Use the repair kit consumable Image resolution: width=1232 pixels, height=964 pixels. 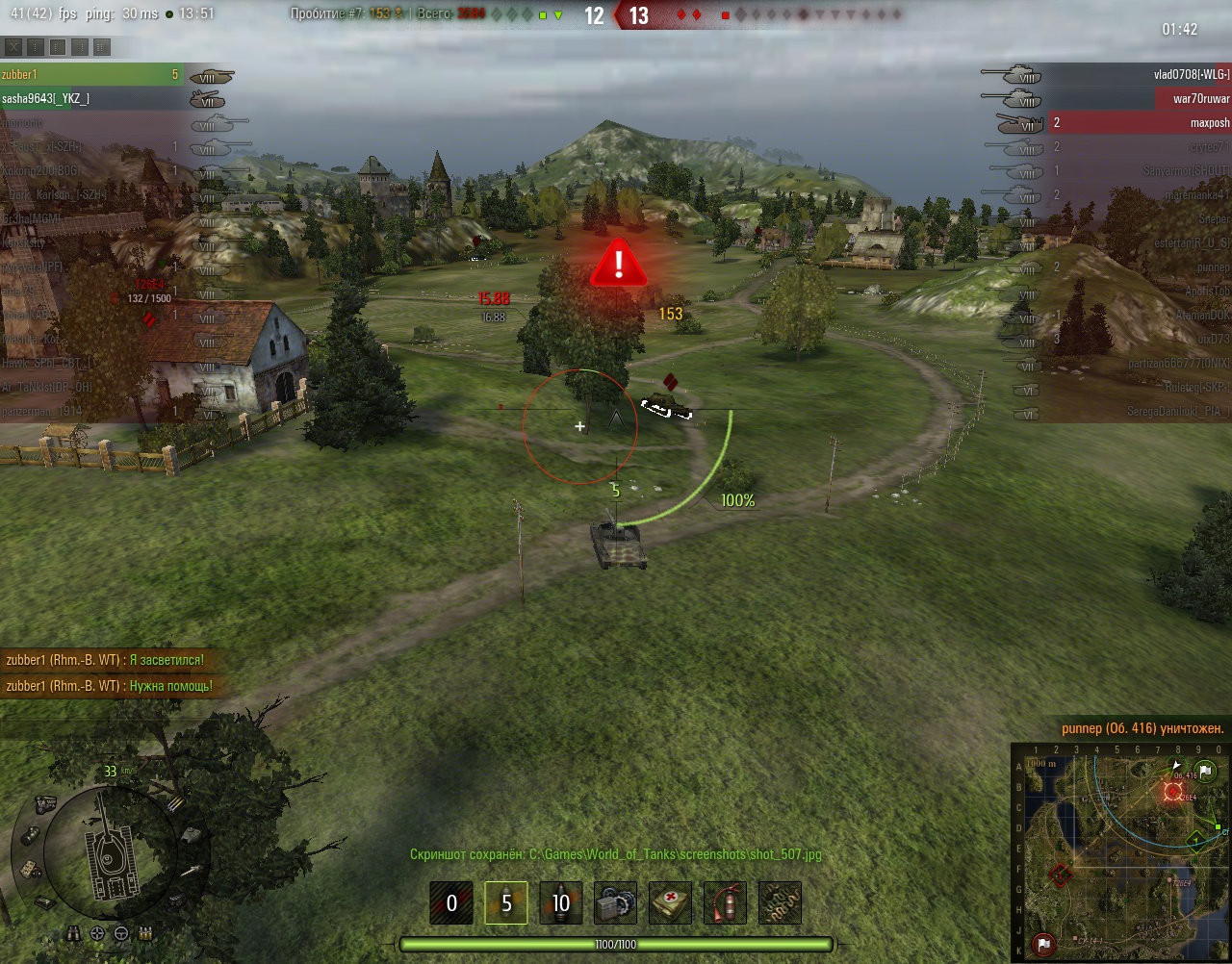click(616, 903)
